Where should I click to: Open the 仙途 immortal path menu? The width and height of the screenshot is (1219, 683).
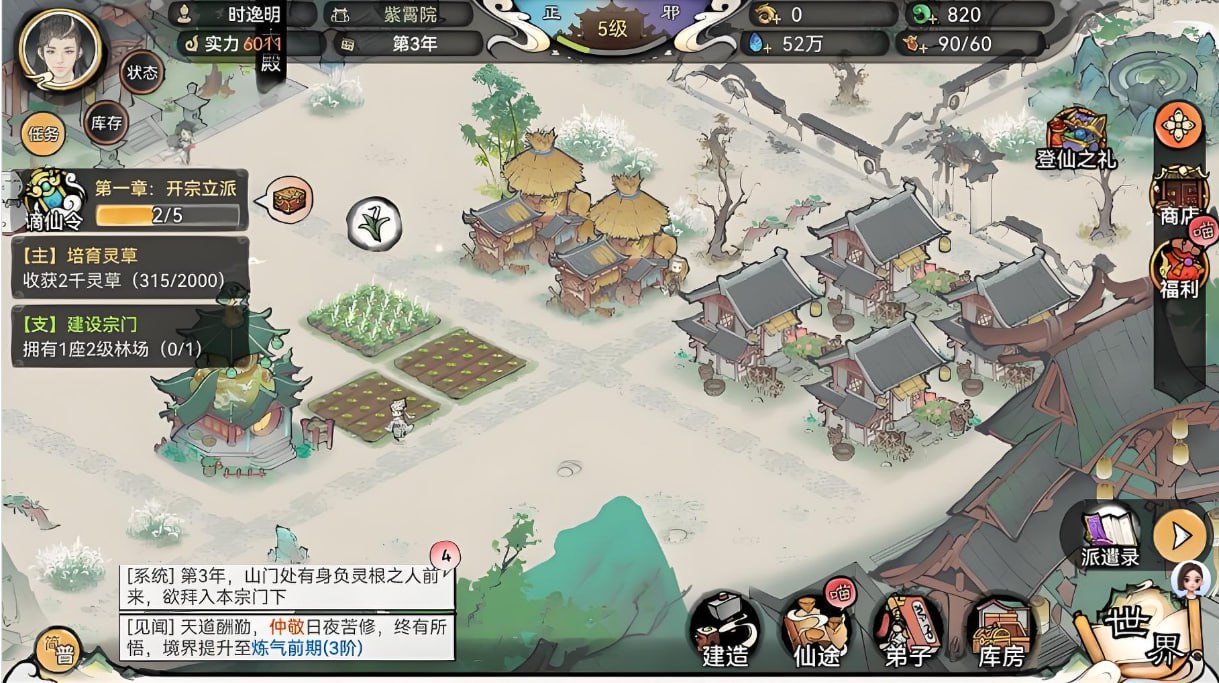814,630
